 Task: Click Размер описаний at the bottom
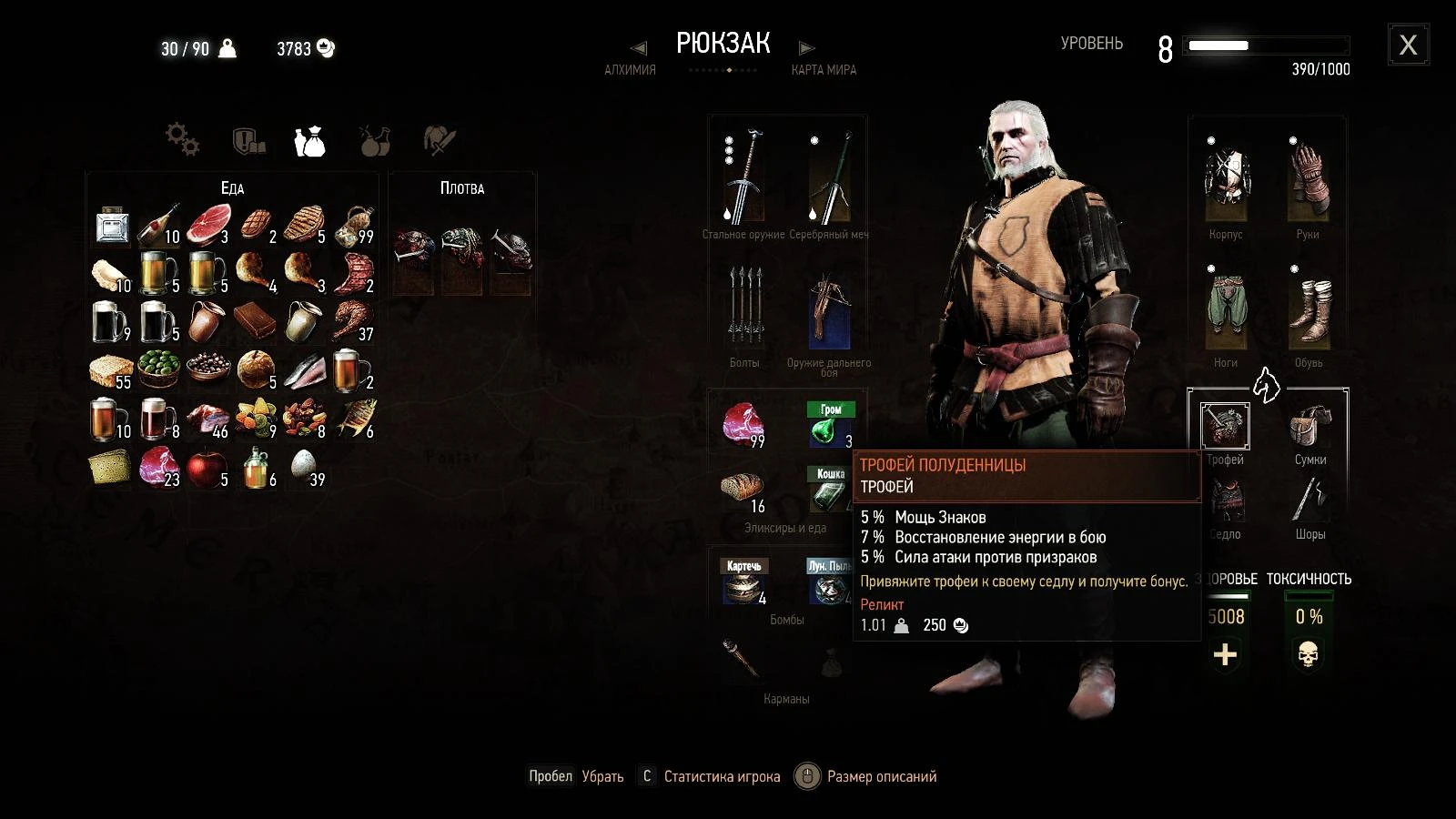click(881, 776)
